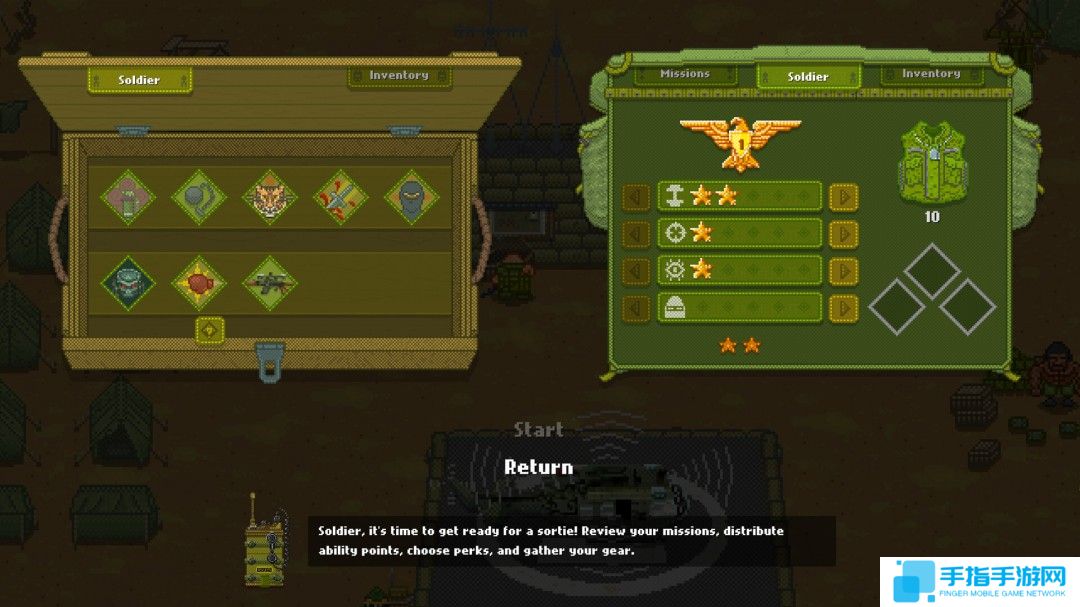Pick the green skull monster perk
This screenshot has height=607, width=1080.
(128, 284)
